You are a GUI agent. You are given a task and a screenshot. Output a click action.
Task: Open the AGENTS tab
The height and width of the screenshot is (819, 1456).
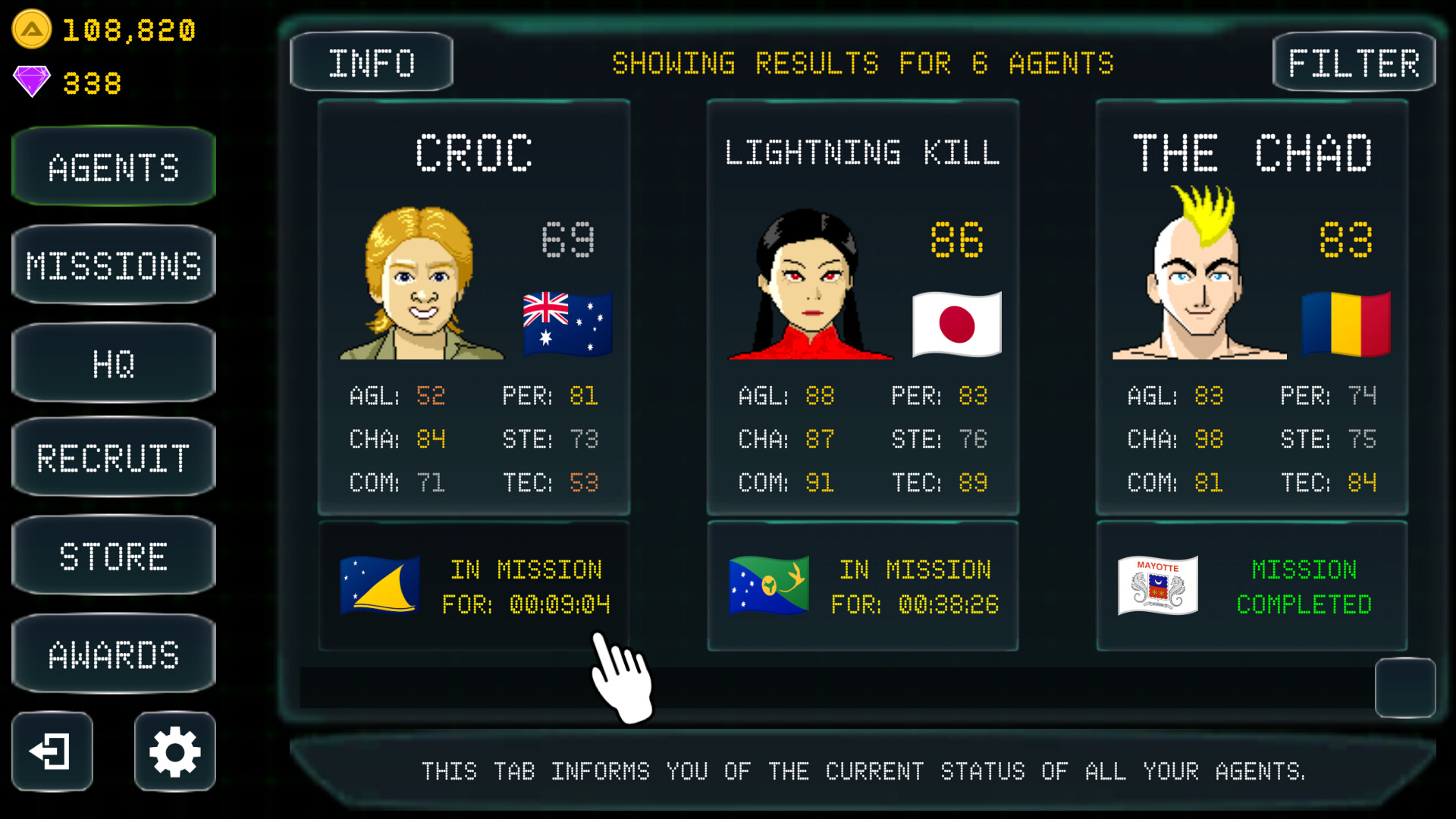click(112, 166)
